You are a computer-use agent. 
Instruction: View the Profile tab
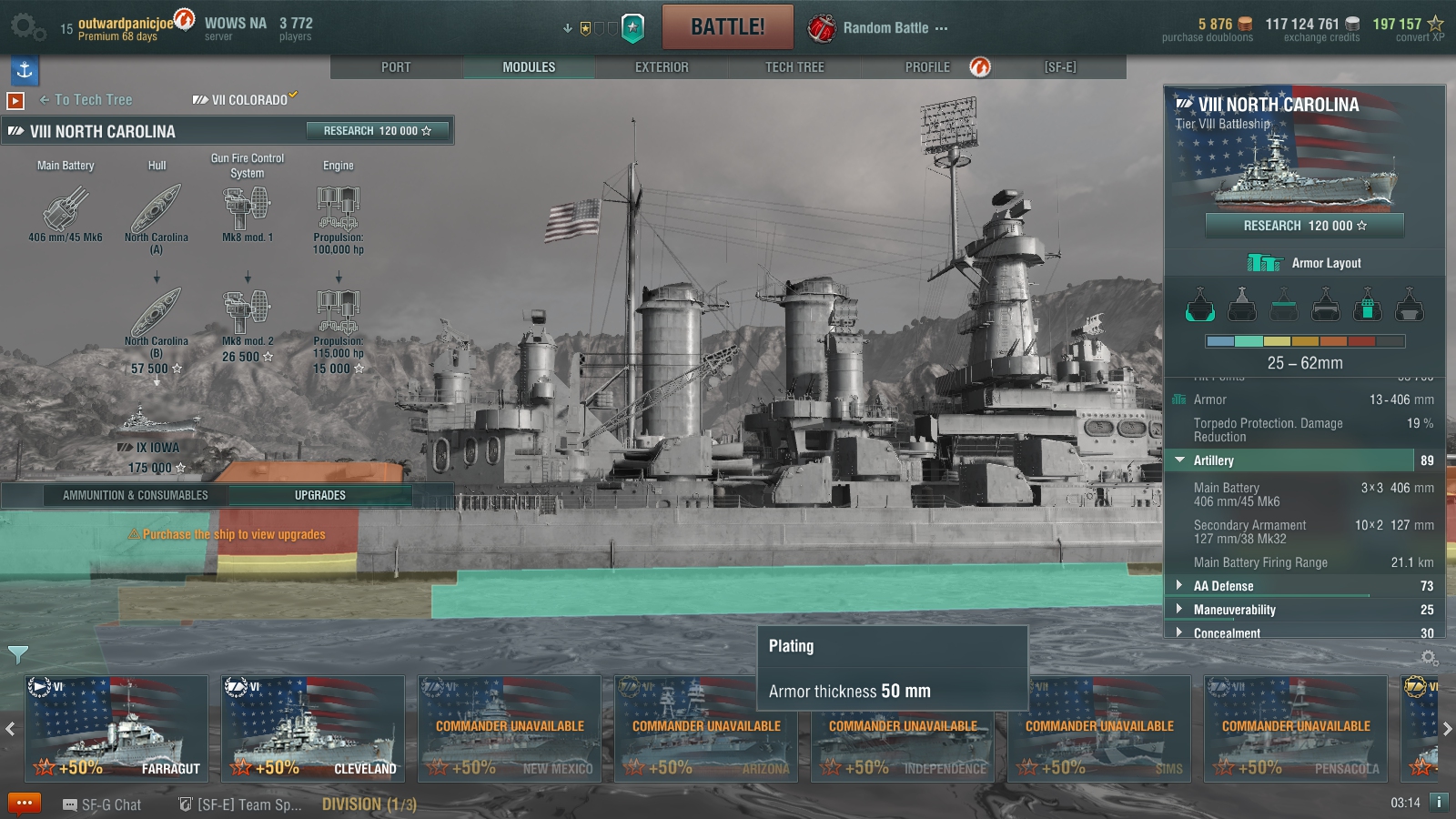[927, 67]
